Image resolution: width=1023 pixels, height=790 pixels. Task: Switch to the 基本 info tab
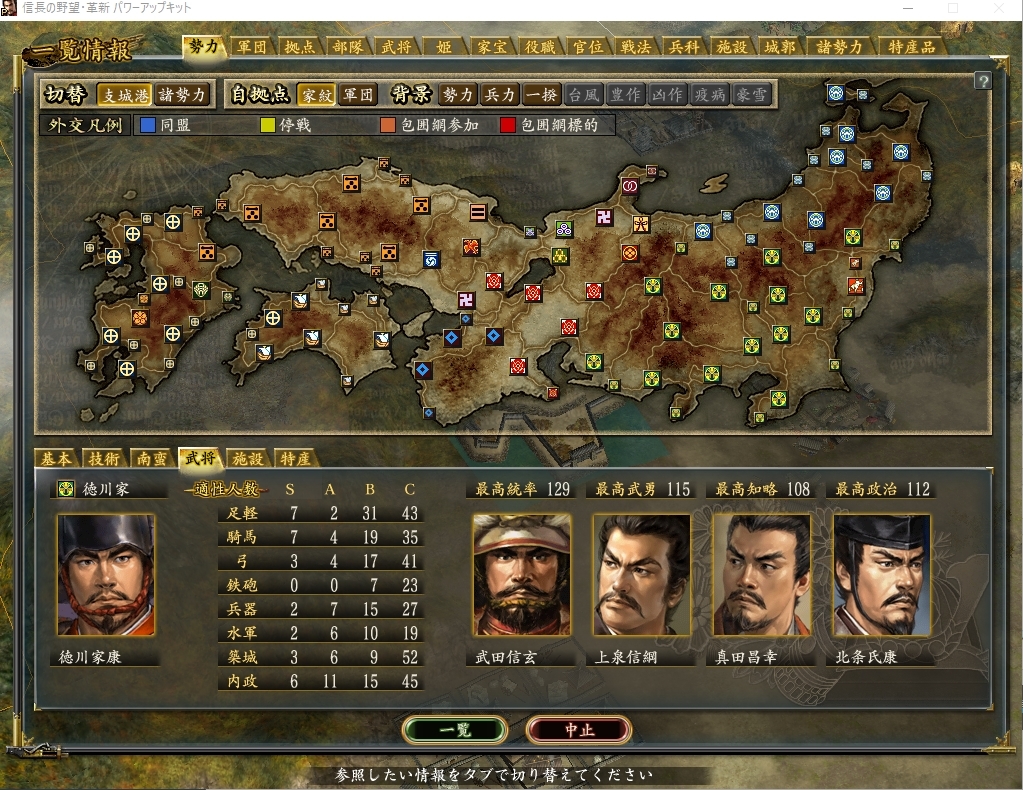point(56,459)
